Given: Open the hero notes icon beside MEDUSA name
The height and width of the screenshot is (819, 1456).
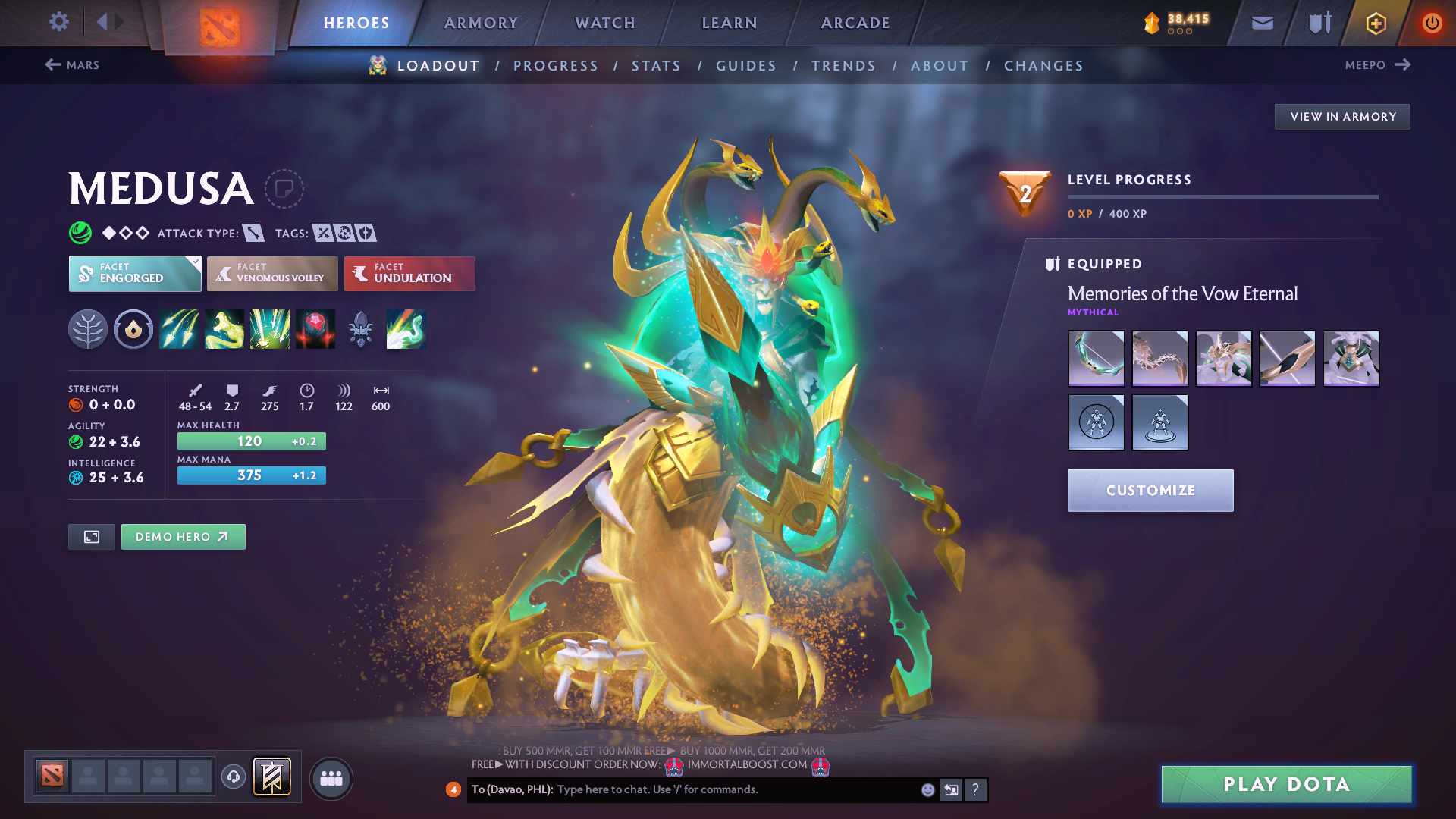Looking at the screenshot, I should (x=284, y=189).
